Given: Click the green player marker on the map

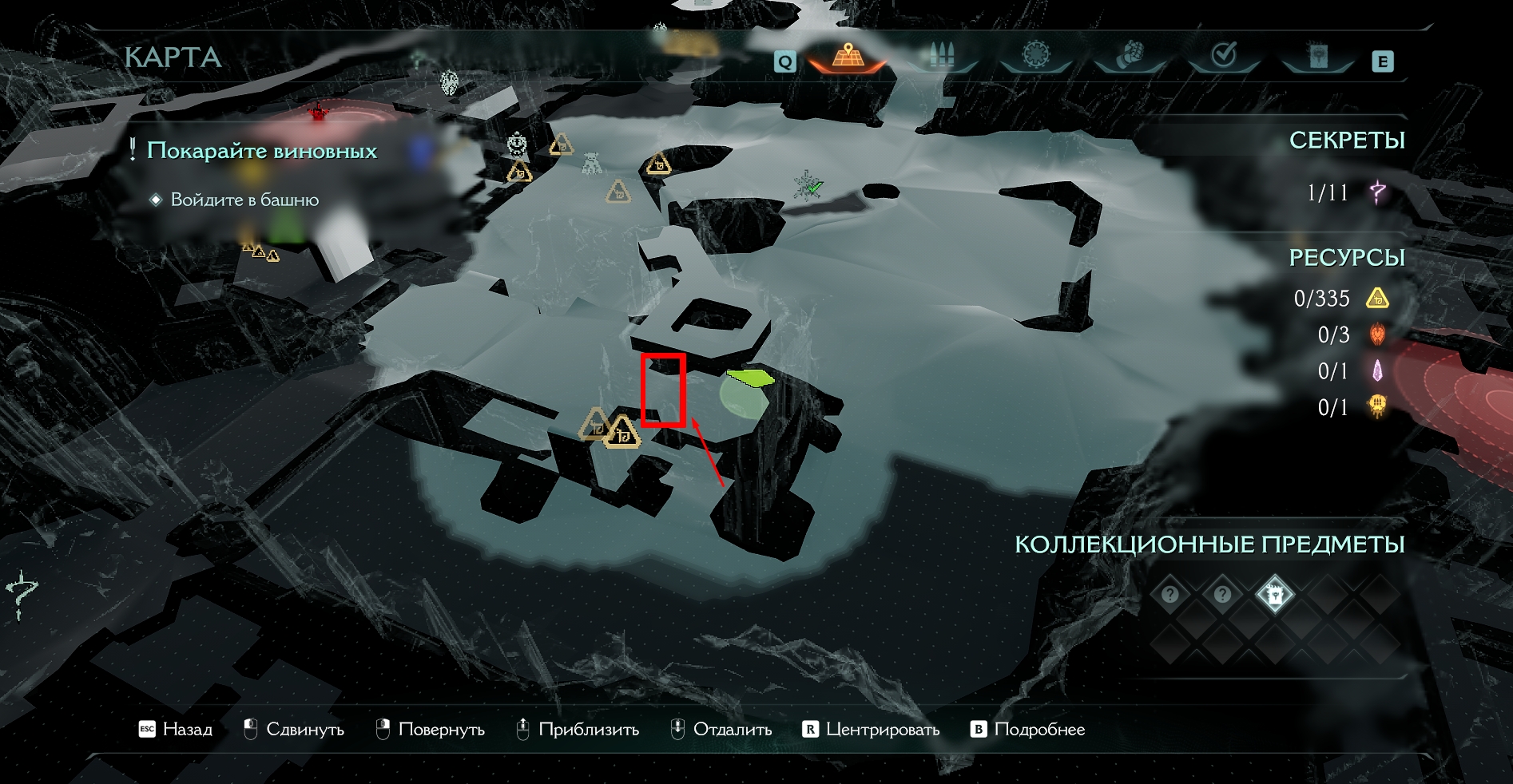Looking at the screenshot, I should pos(749,377).
